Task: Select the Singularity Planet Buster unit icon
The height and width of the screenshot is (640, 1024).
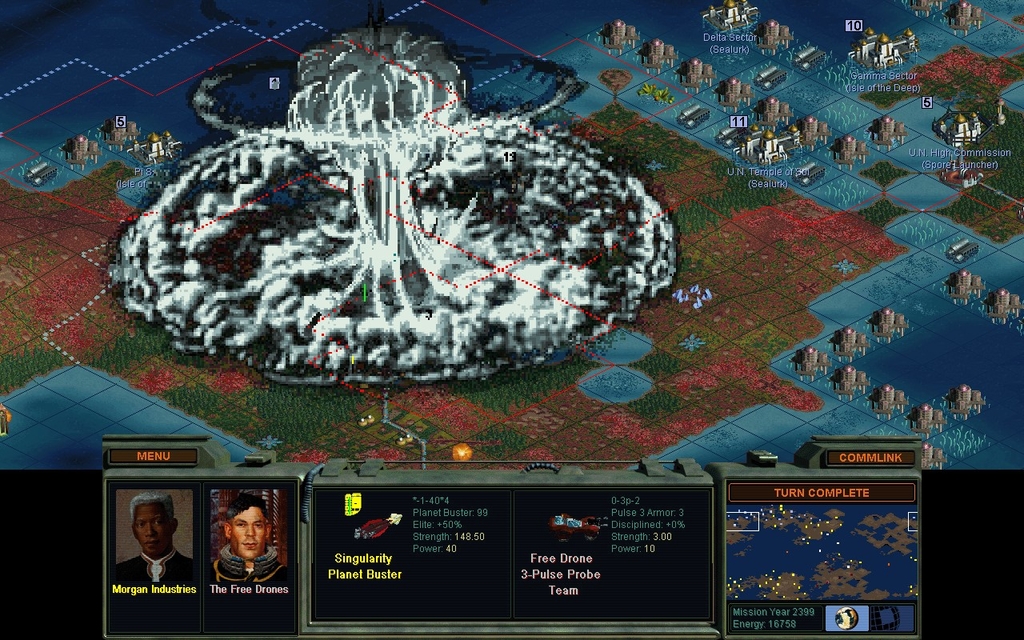Action: 377,525
